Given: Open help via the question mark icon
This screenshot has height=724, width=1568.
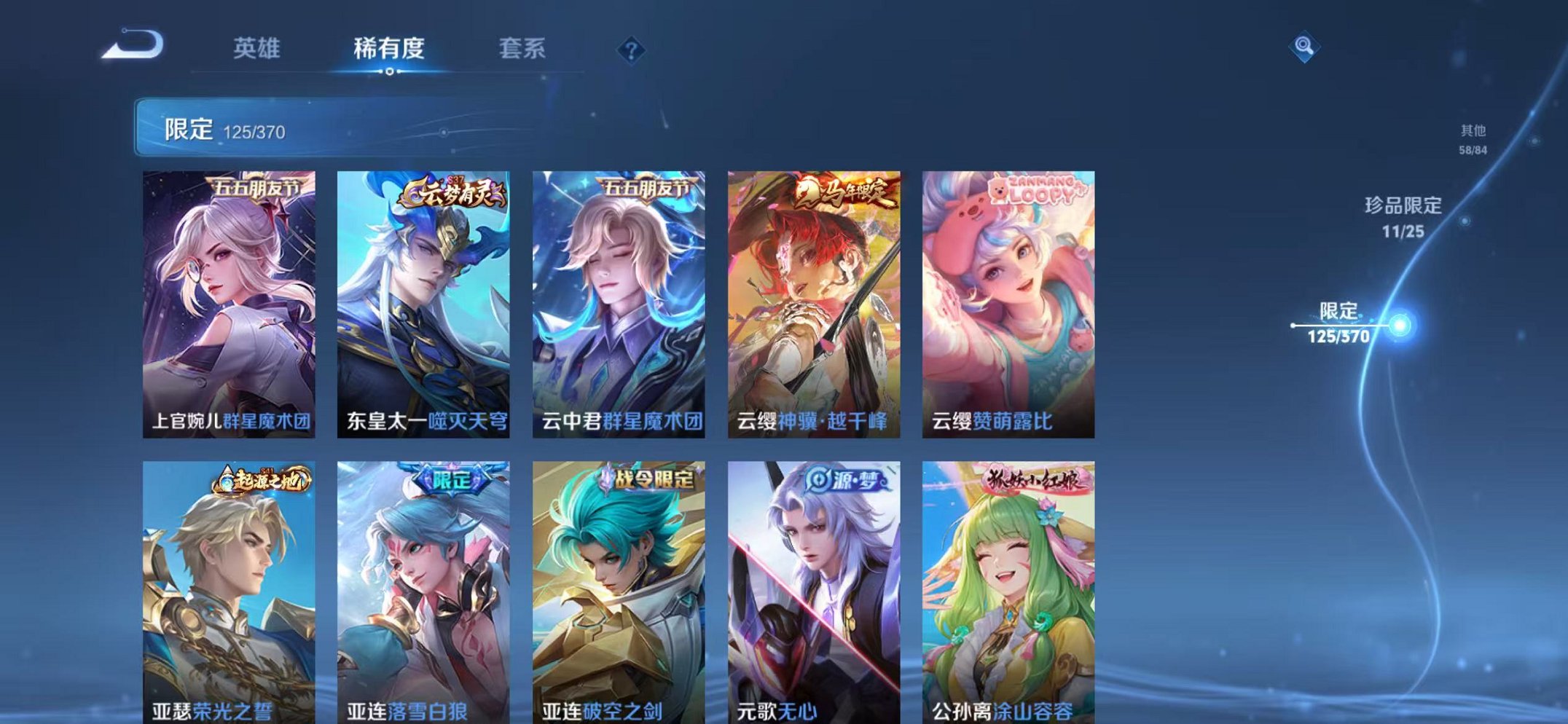Looking at the screenshot, I should pyautogui.click(x=631, y=50).
